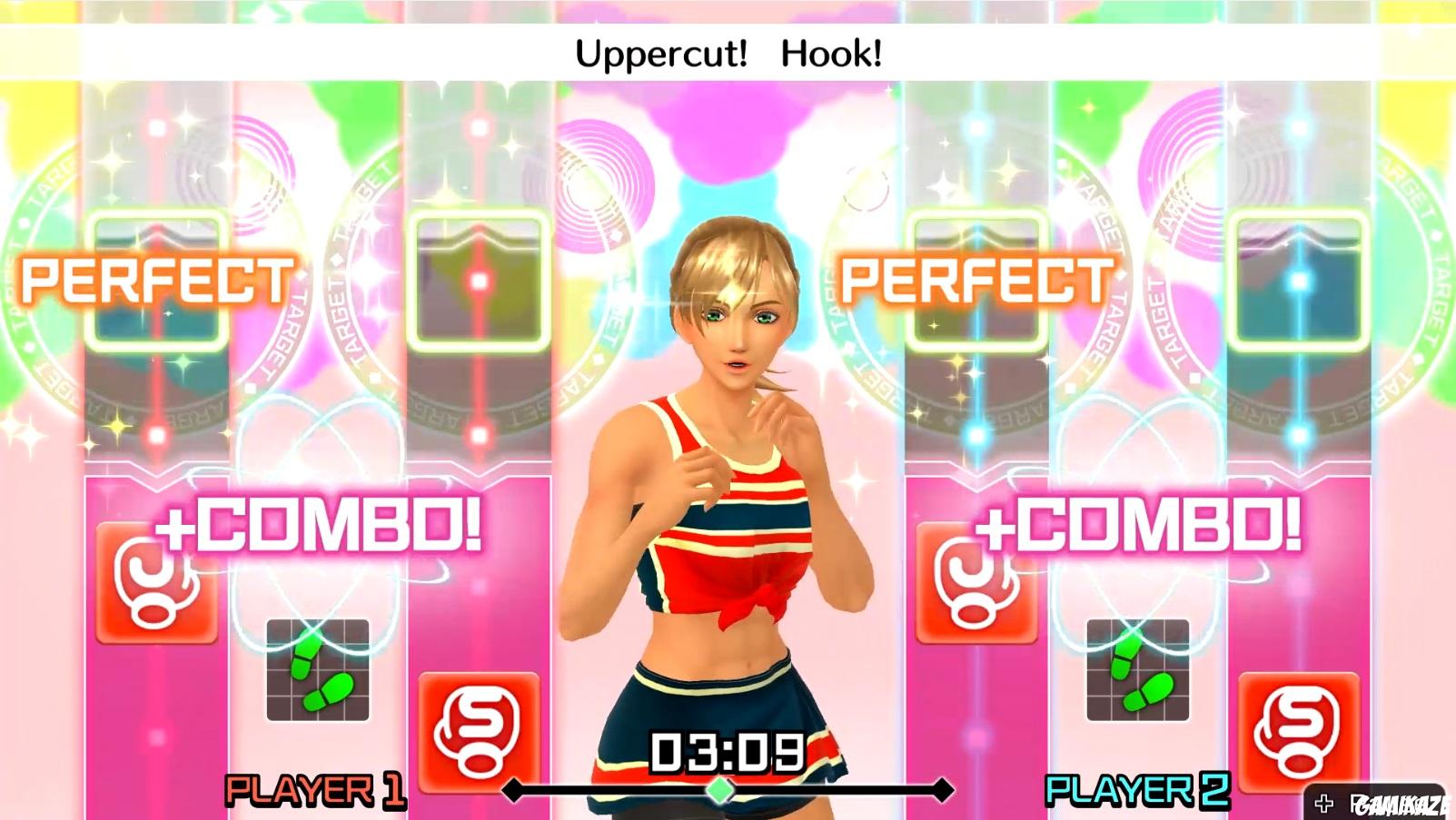Select Player 2's red uppercut glove icon
The image size is (1456, 820).
coord(974,583)
